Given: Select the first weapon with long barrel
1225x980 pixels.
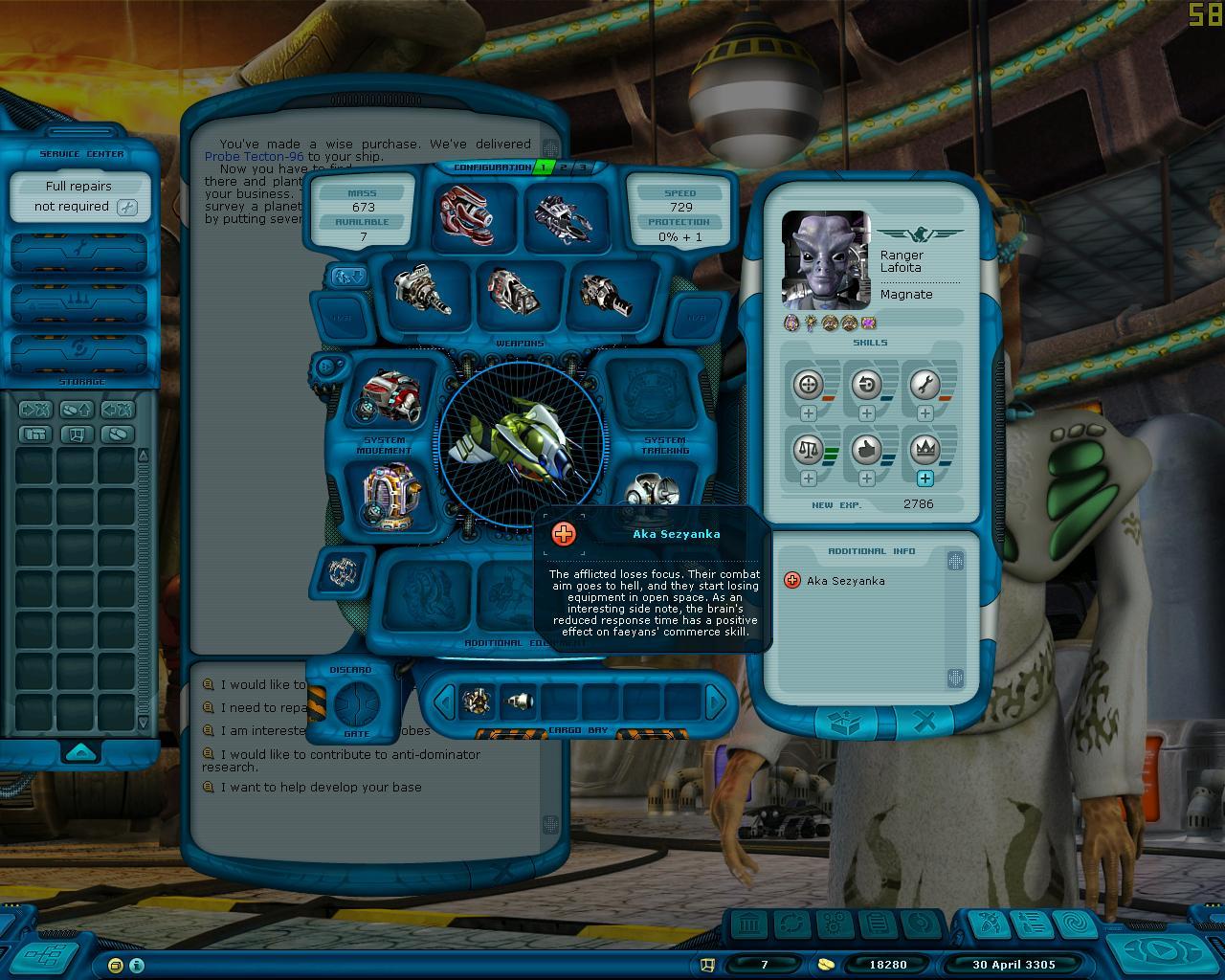Looking at the screenshot, I should click(x=423, y=289).
